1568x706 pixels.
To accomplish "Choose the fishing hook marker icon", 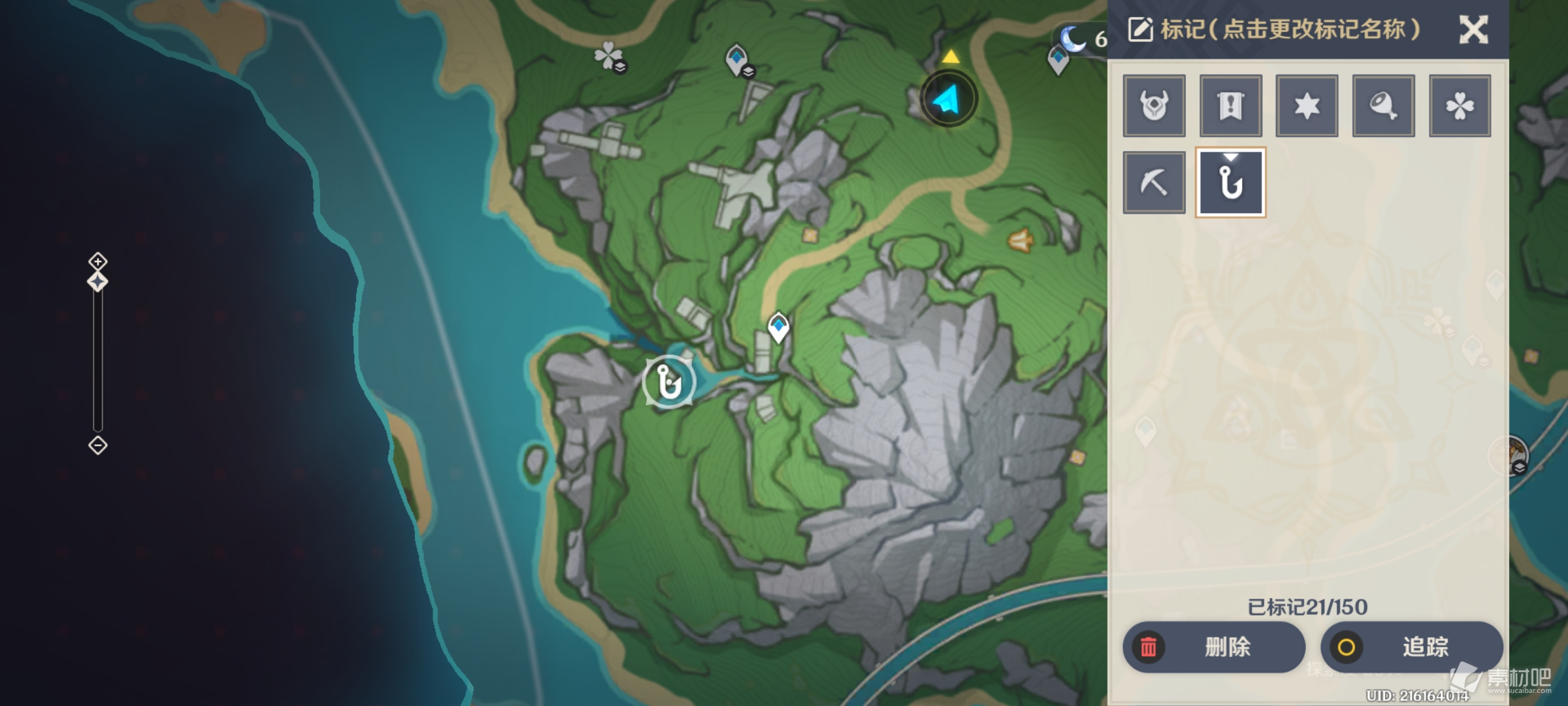I will tap(1230, 182).
